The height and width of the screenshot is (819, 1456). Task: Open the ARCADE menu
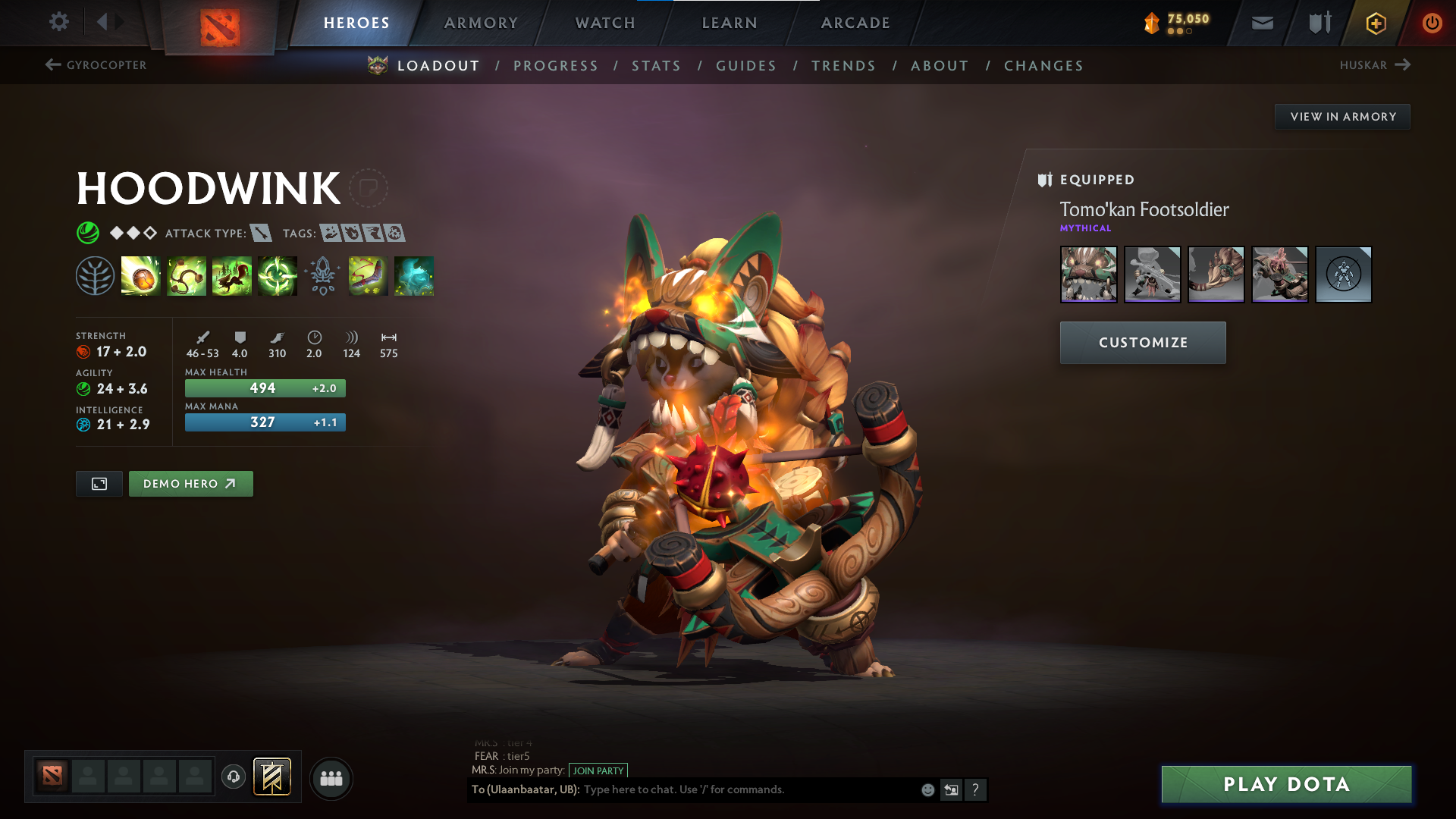[855, 23]
